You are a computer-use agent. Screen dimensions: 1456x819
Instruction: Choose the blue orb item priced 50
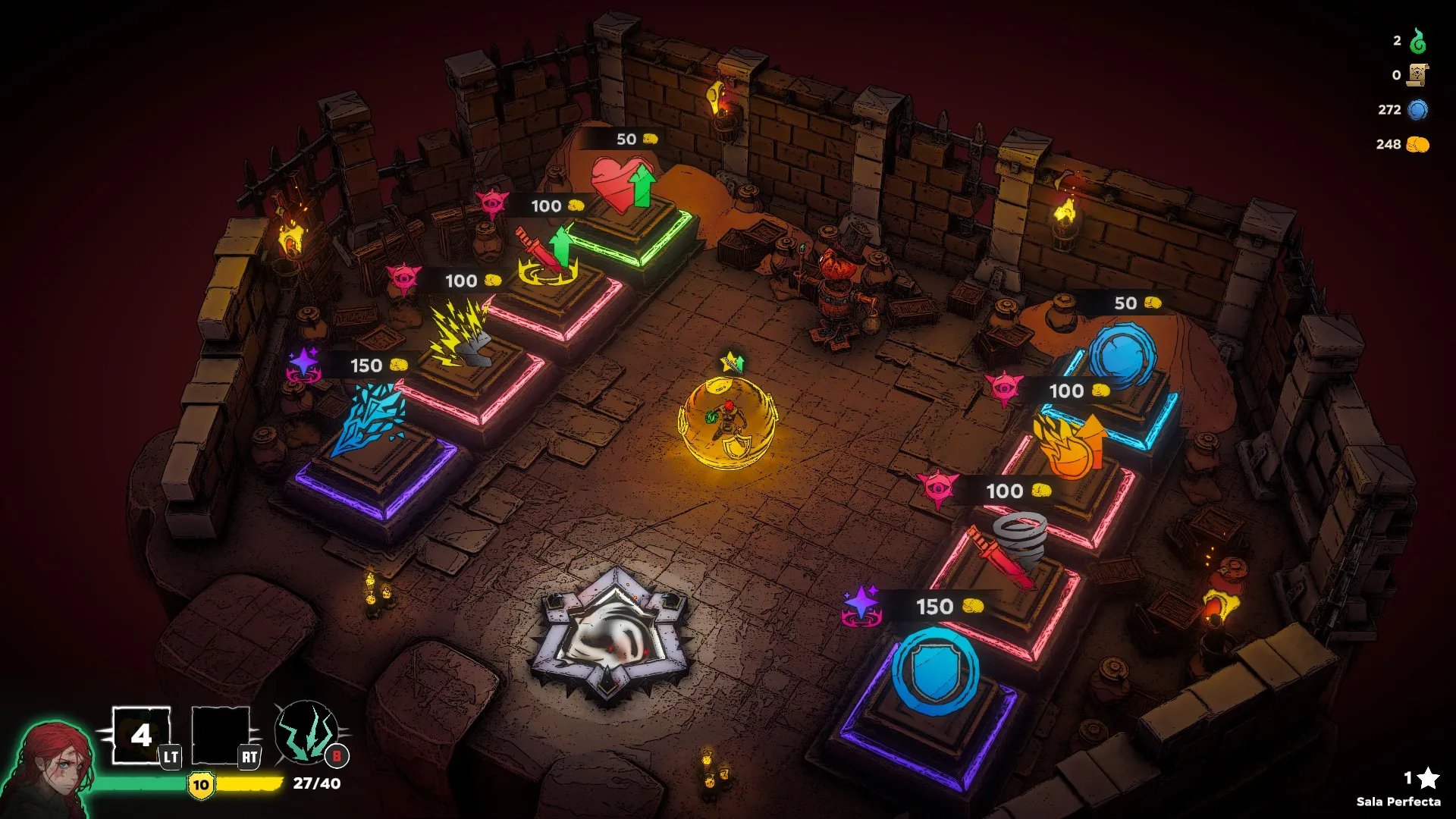coord(1122,355)
